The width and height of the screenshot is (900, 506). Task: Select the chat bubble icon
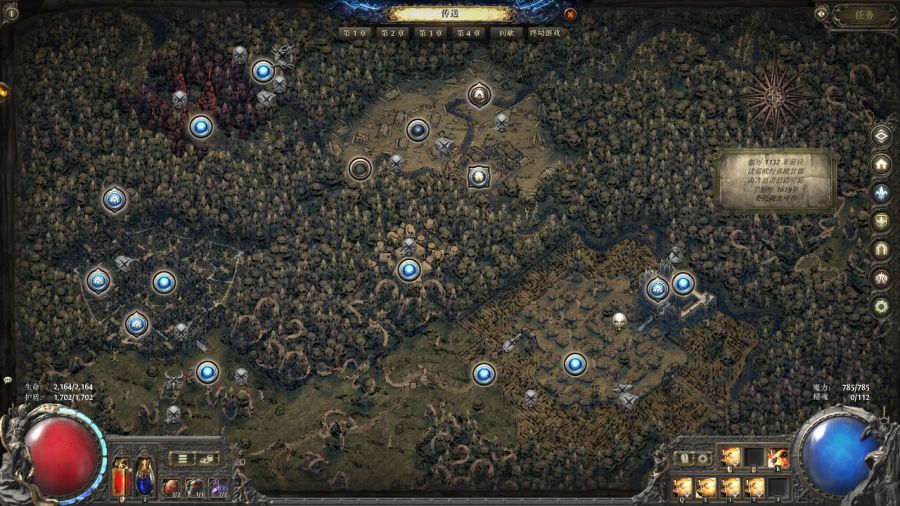point(7,381)
